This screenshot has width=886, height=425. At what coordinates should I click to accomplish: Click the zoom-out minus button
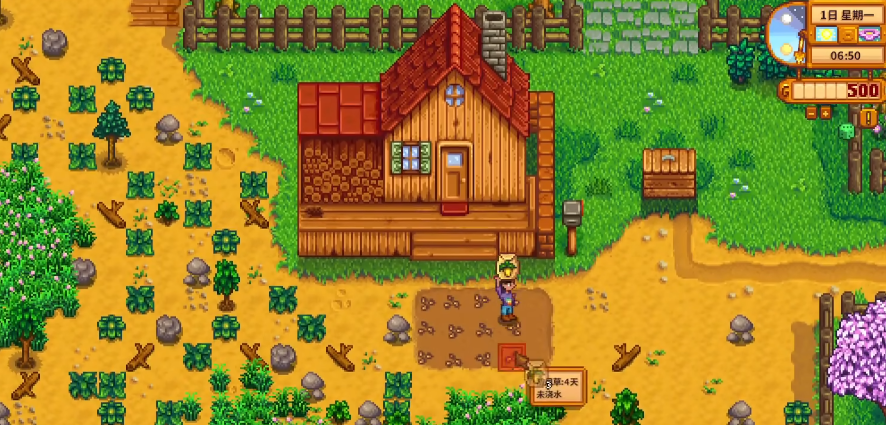coord(811,113)
